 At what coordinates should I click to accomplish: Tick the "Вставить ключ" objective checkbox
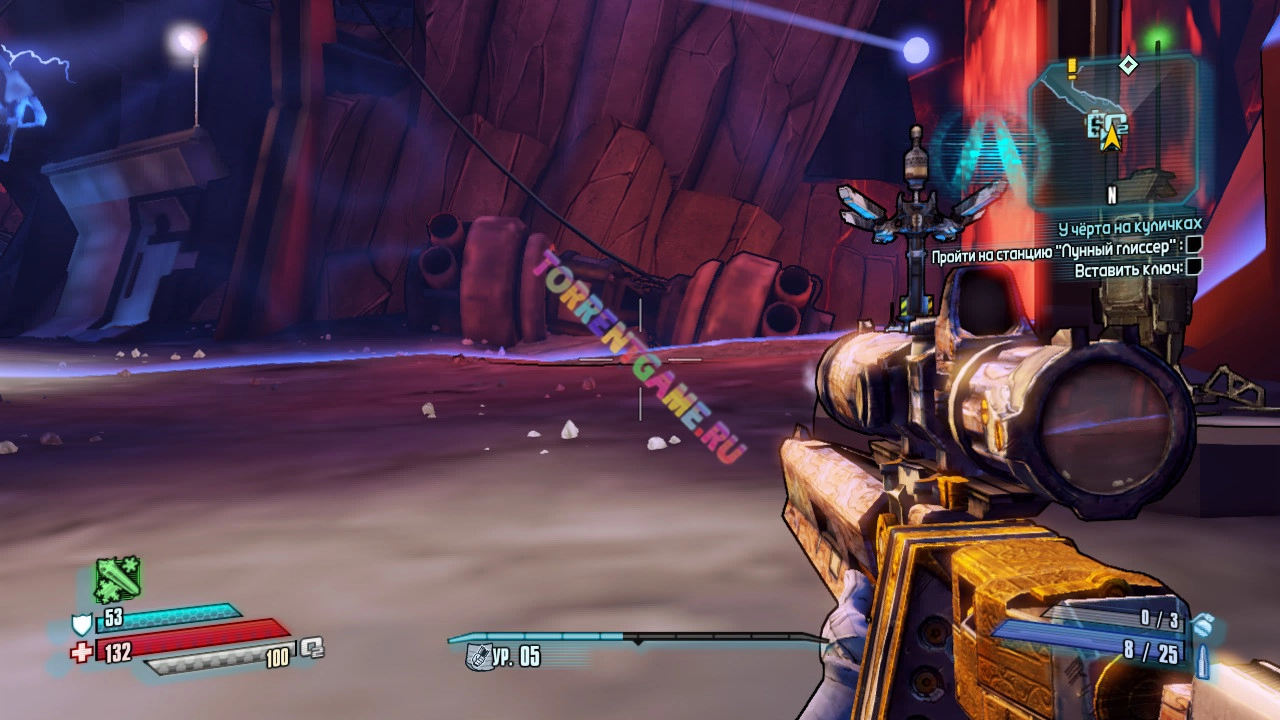[1193, 267]
